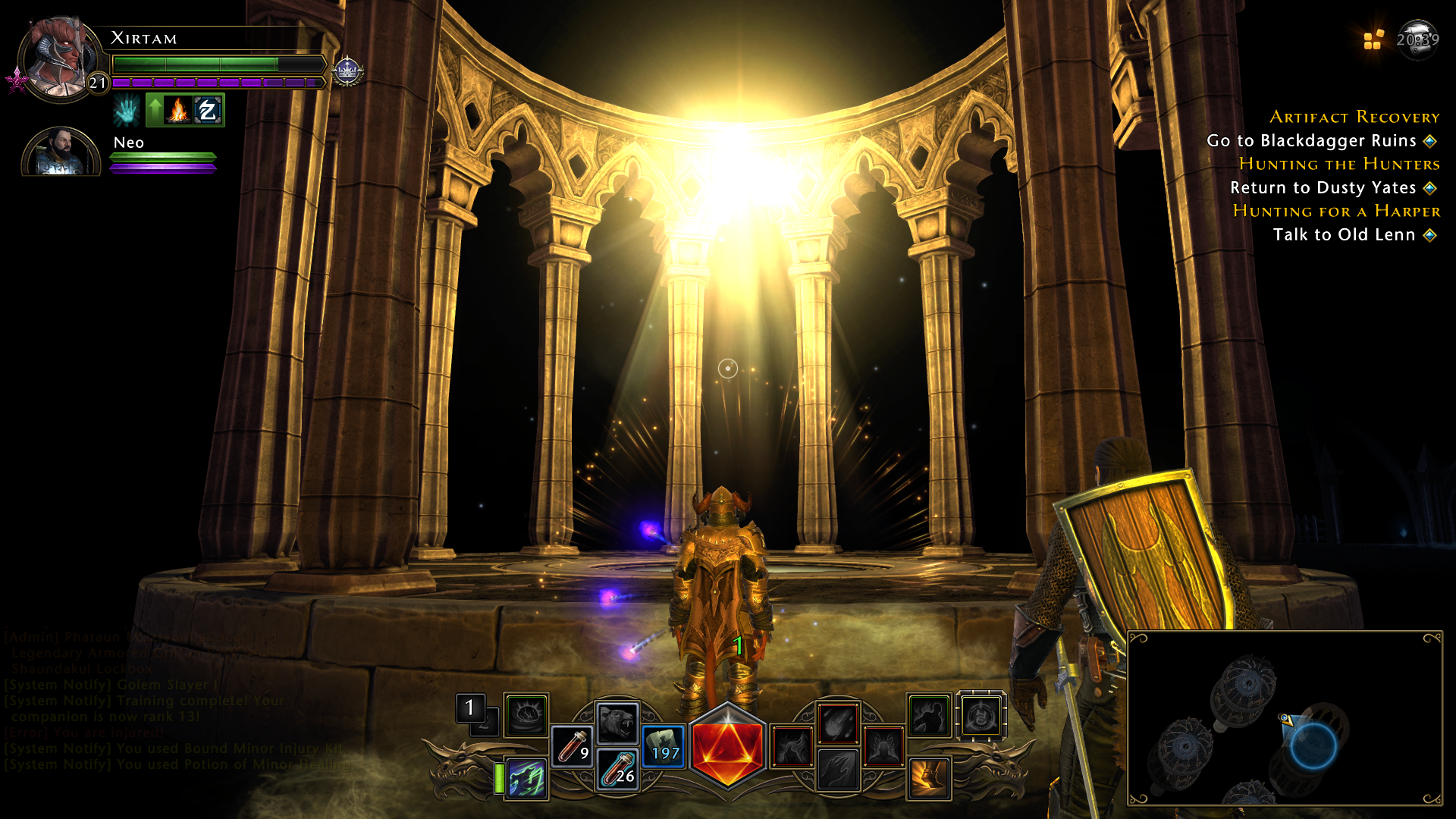Toggle tracking diamond for Talk to Old Lenn
Image resolution: width=1456 pixels, height=819 pixels.
click(1429, 235)
